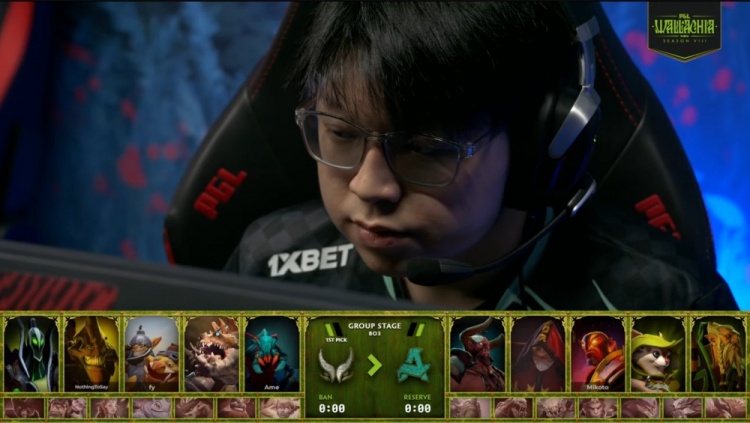Open Ame's Weaver hero portrait
Screen dimensions: 750x423
pyautogui.click(x=271, y=354)
